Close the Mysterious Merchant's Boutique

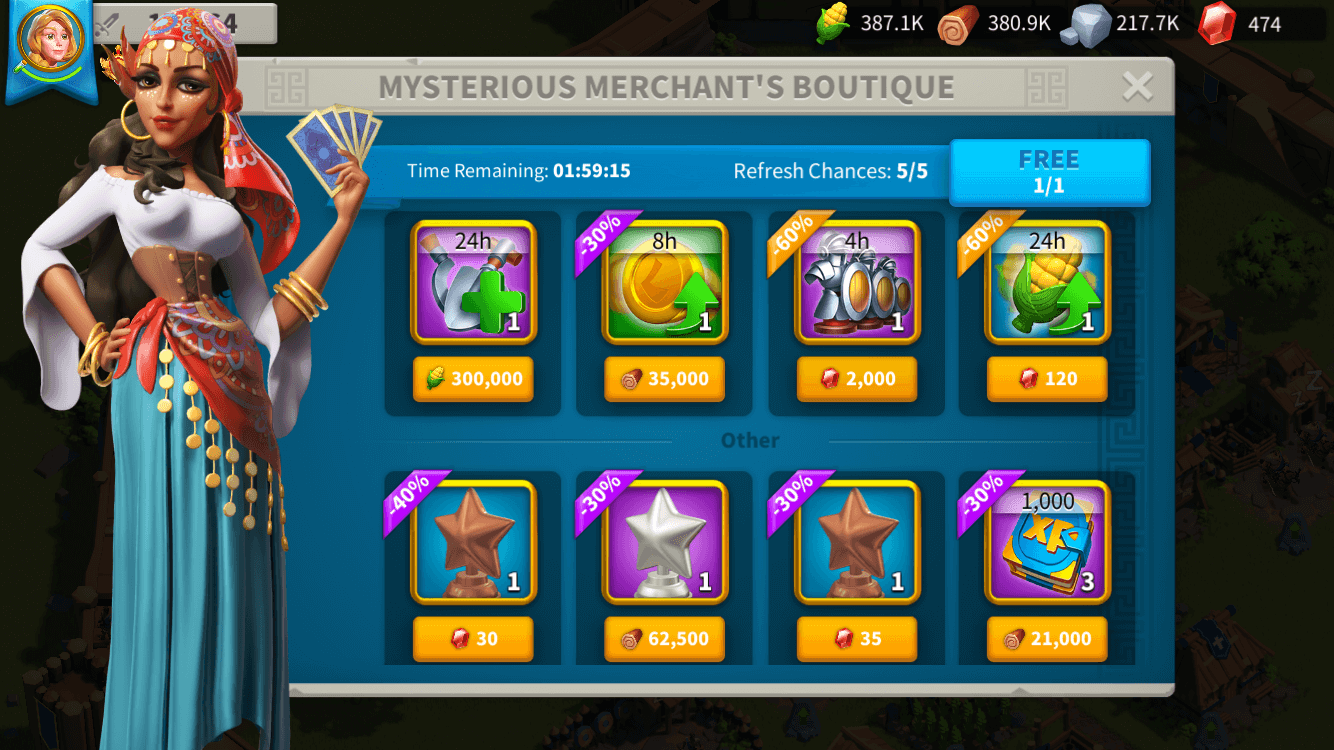[x=1136, y=87]
